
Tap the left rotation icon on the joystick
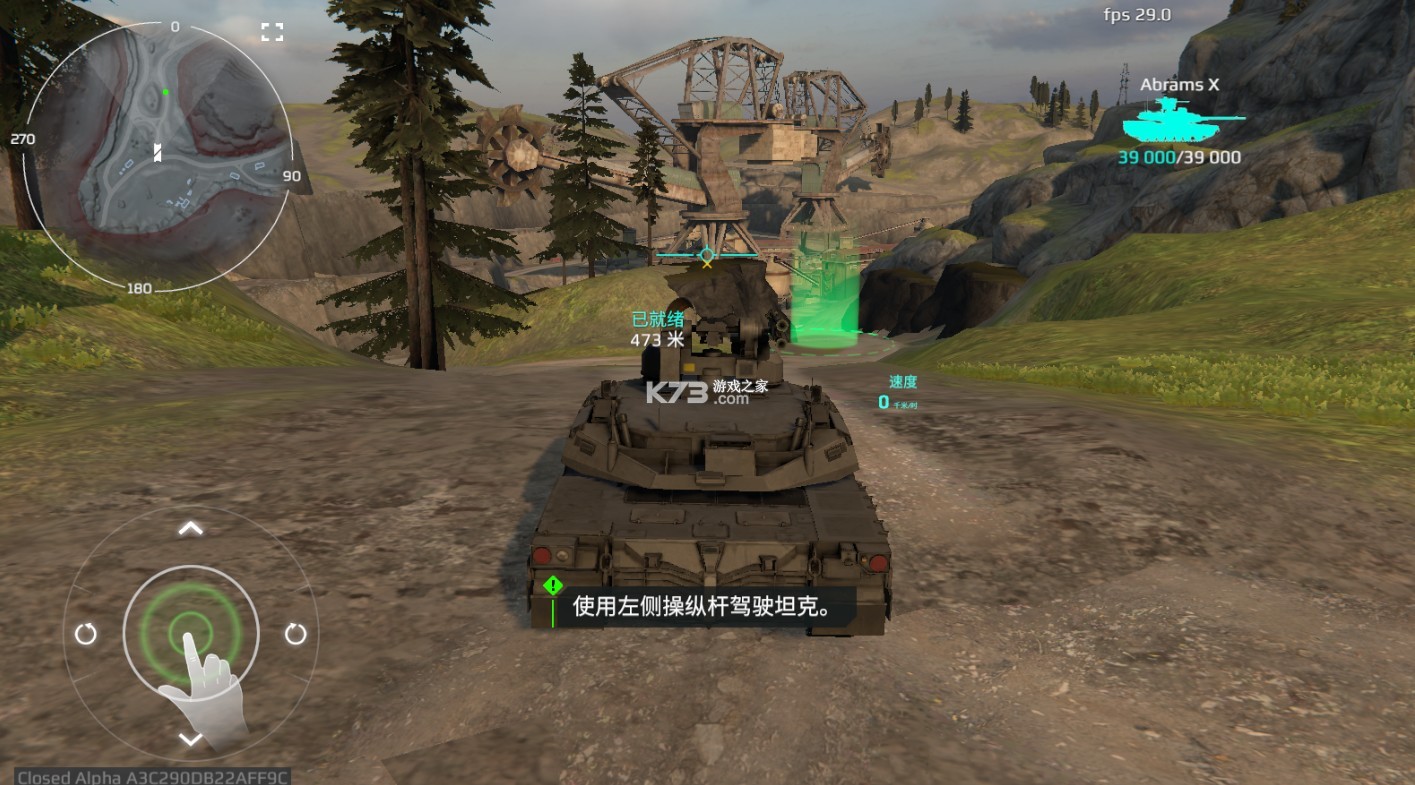(x=86, y=633)
